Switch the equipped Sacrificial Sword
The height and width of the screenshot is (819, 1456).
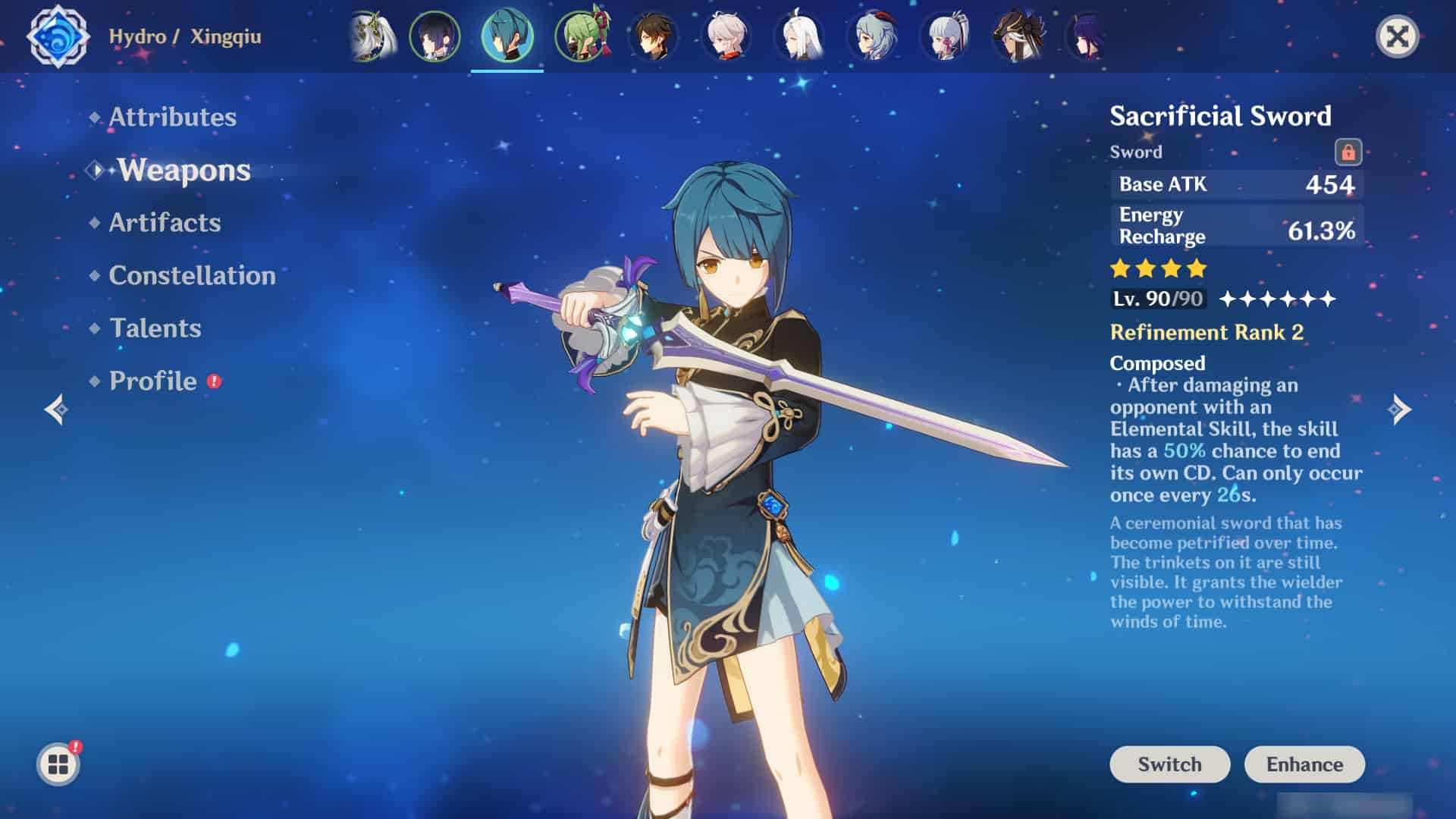(x=1169, y=764)
